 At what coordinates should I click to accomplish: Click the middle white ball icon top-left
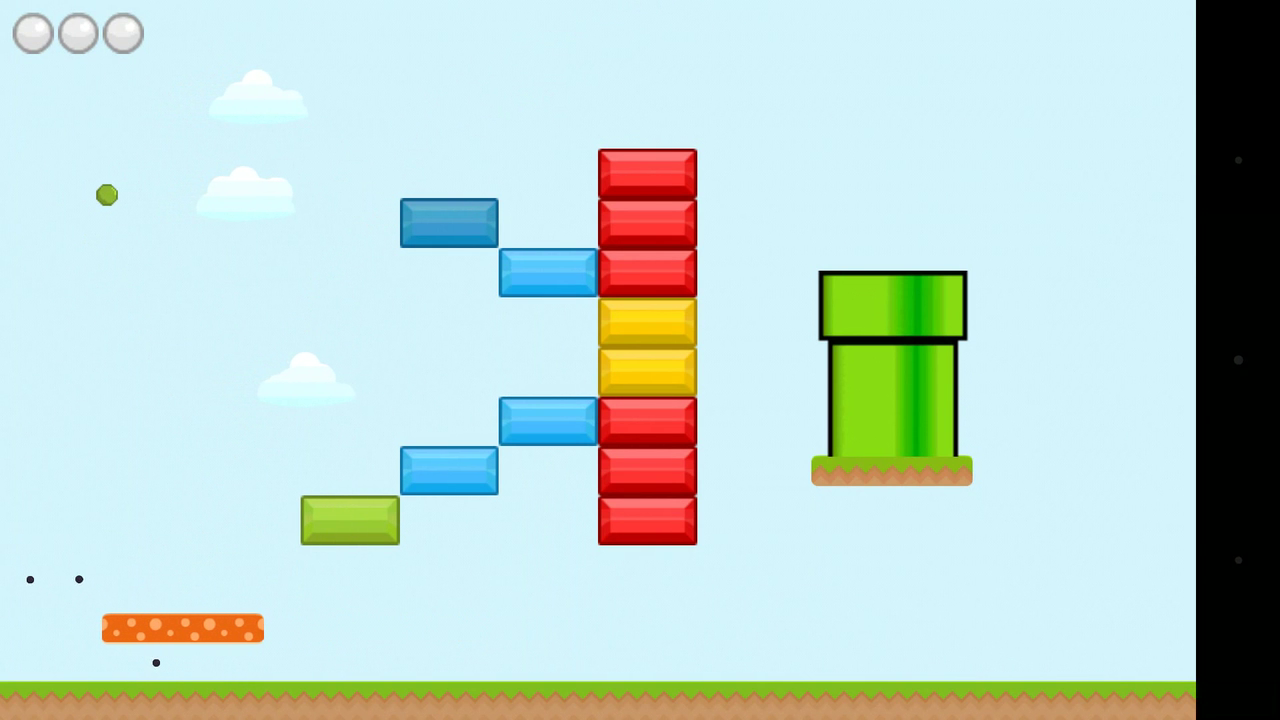point(77,33)
